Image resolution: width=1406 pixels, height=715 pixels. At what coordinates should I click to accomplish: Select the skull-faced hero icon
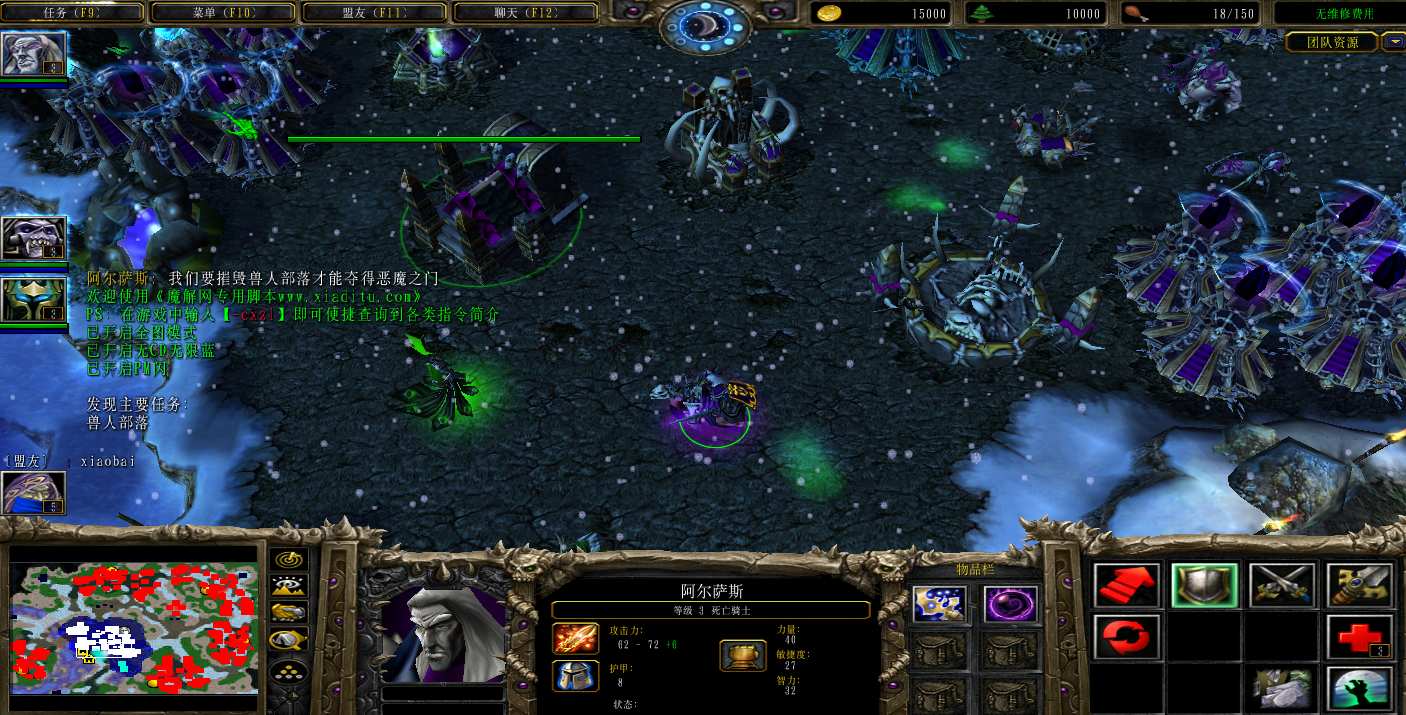(x=33, y=238)
